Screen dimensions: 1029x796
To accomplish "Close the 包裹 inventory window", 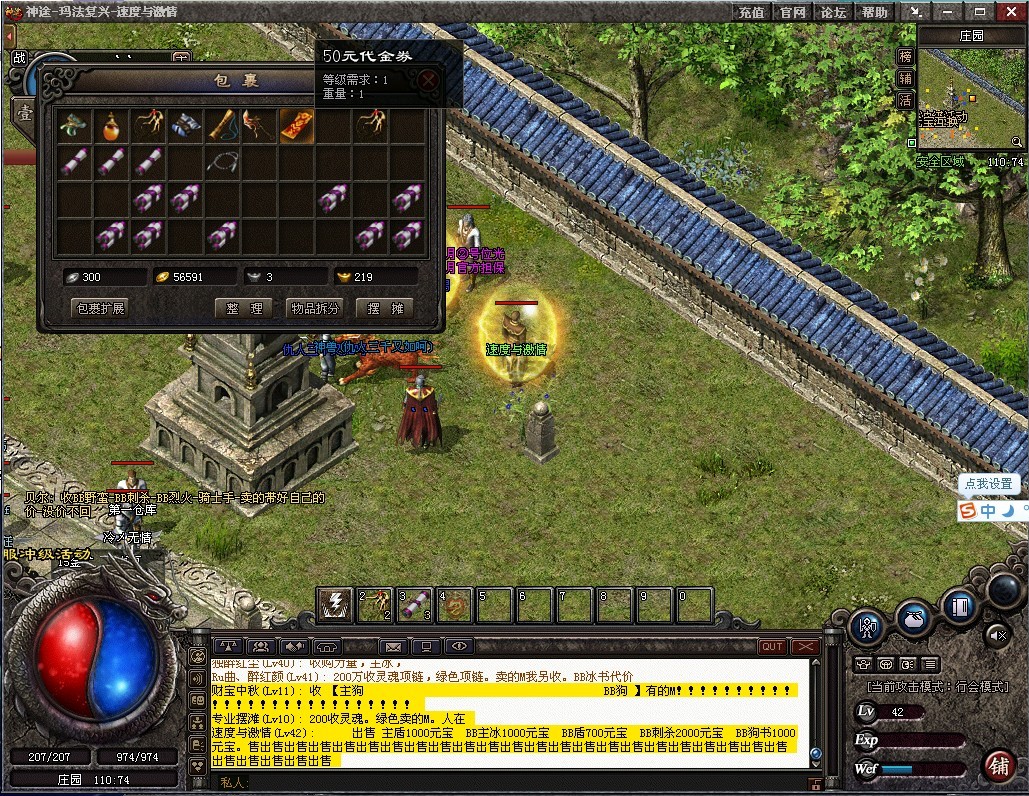I will (429, 80).
